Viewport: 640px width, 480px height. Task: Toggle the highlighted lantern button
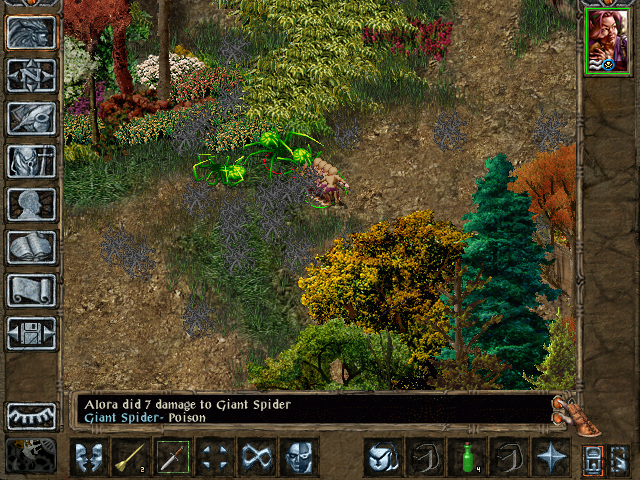tap(593, 458)
